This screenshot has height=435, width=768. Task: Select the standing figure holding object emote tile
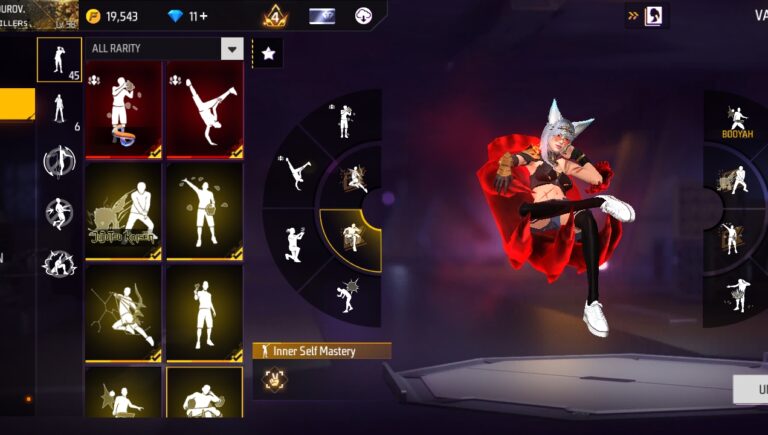tap(204, 312)
